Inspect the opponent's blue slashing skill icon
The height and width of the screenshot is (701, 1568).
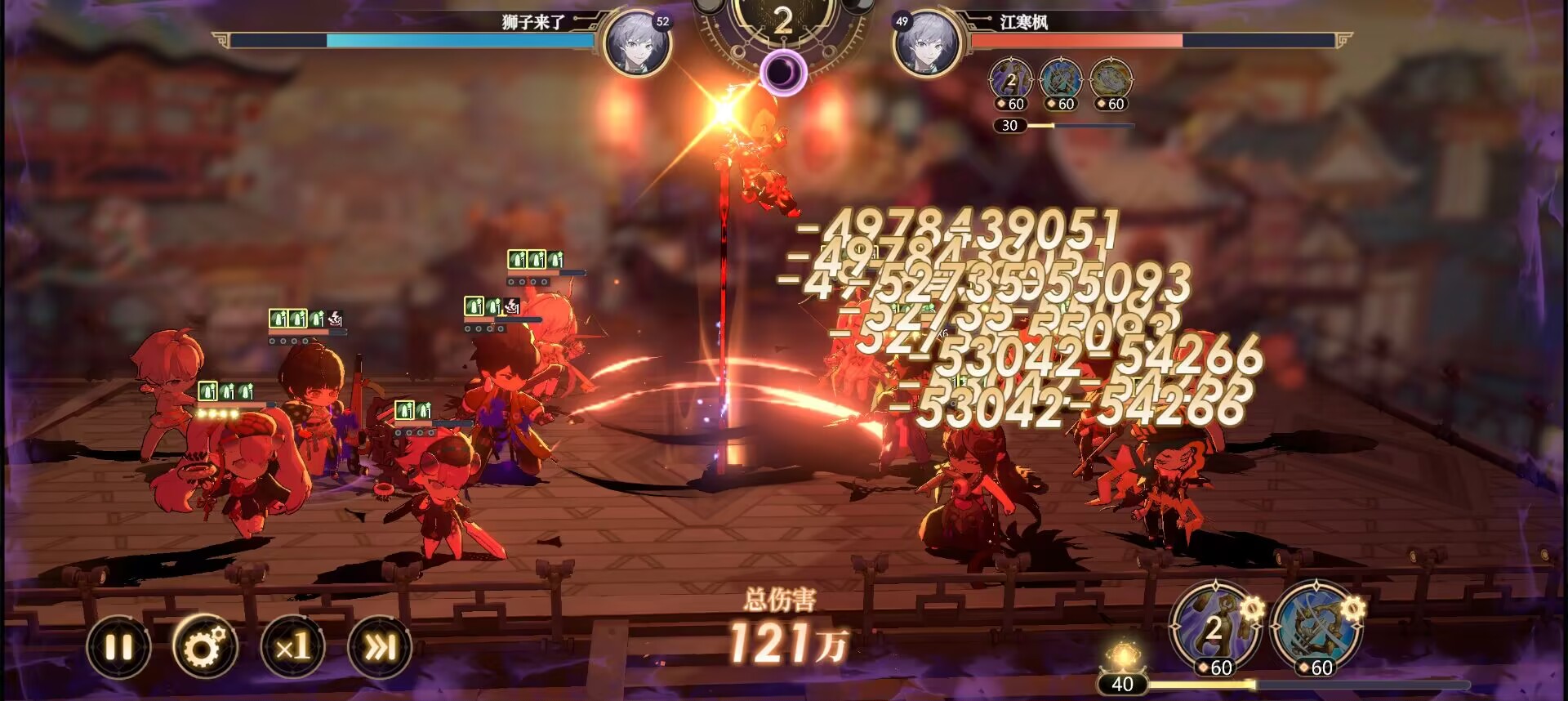[x=1061, y=80]
